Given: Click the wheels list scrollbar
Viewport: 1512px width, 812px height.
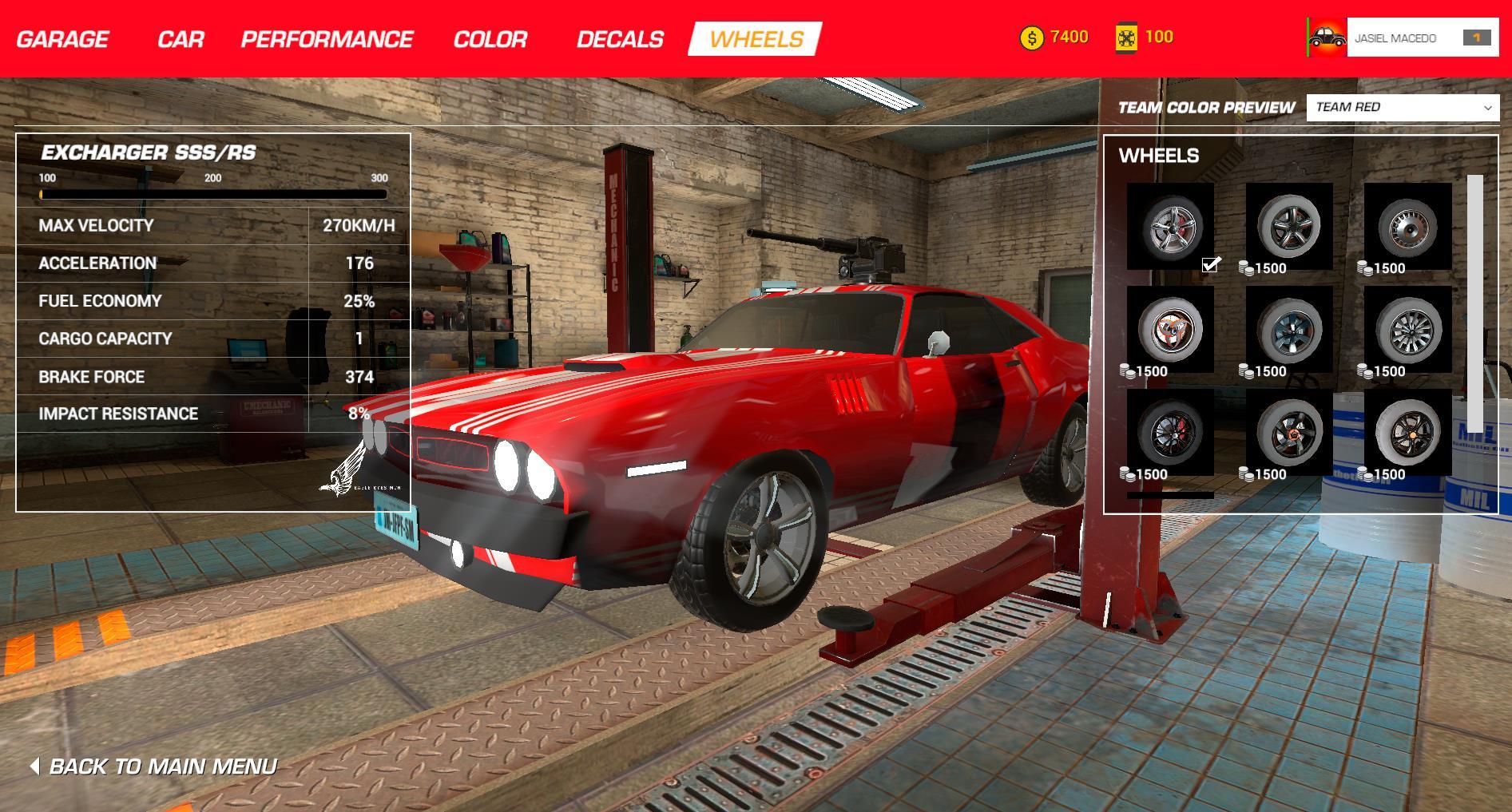Looking at the screenshot, I should click(x=1474, y=303).
